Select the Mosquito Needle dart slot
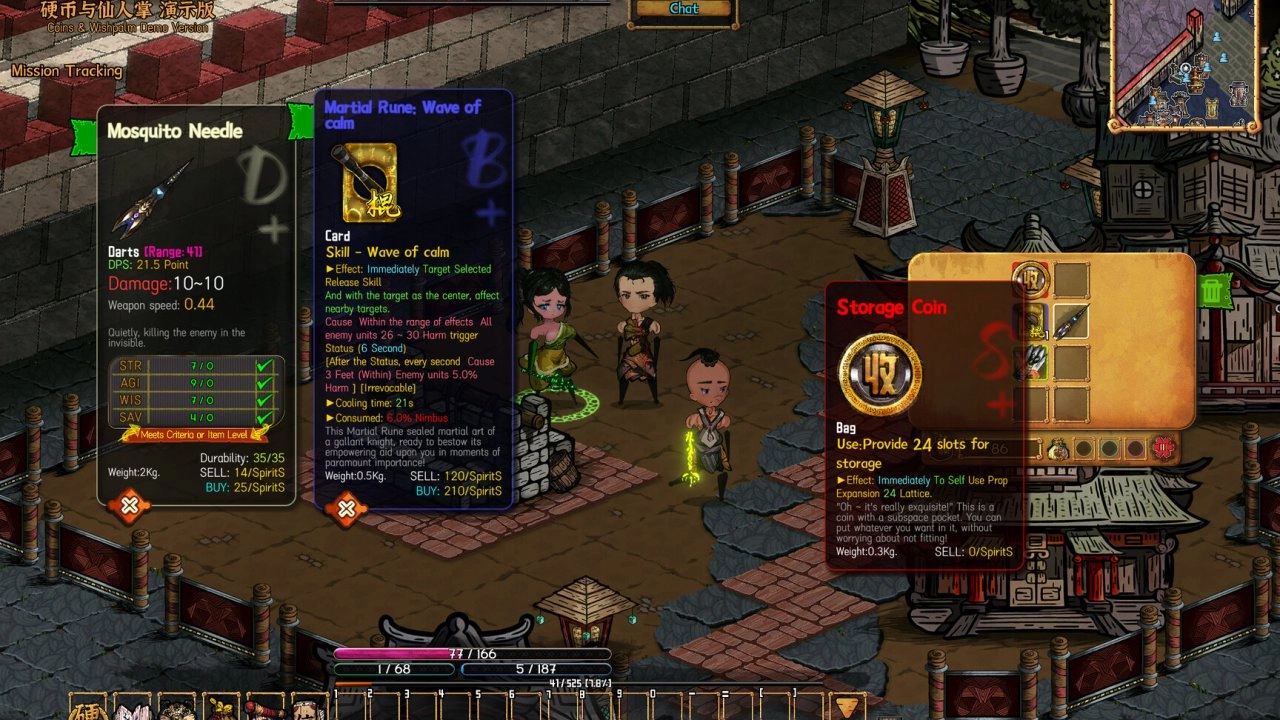1280x720 pixels. pyautogui.click(x=1070, y=321)
